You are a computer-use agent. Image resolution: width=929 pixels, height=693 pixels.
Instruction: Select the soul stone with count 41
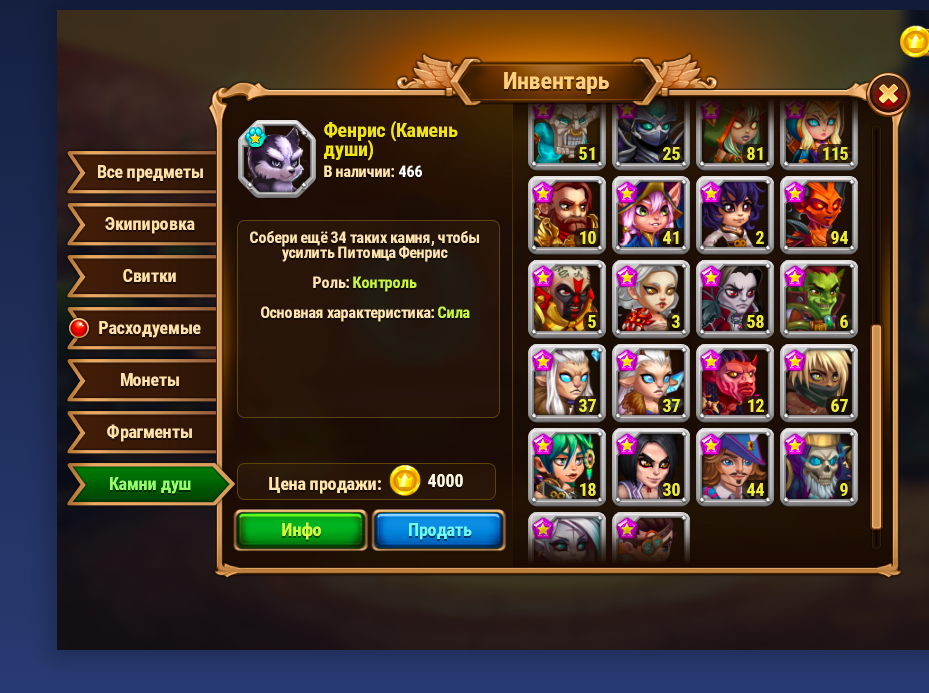click(651, 214)
